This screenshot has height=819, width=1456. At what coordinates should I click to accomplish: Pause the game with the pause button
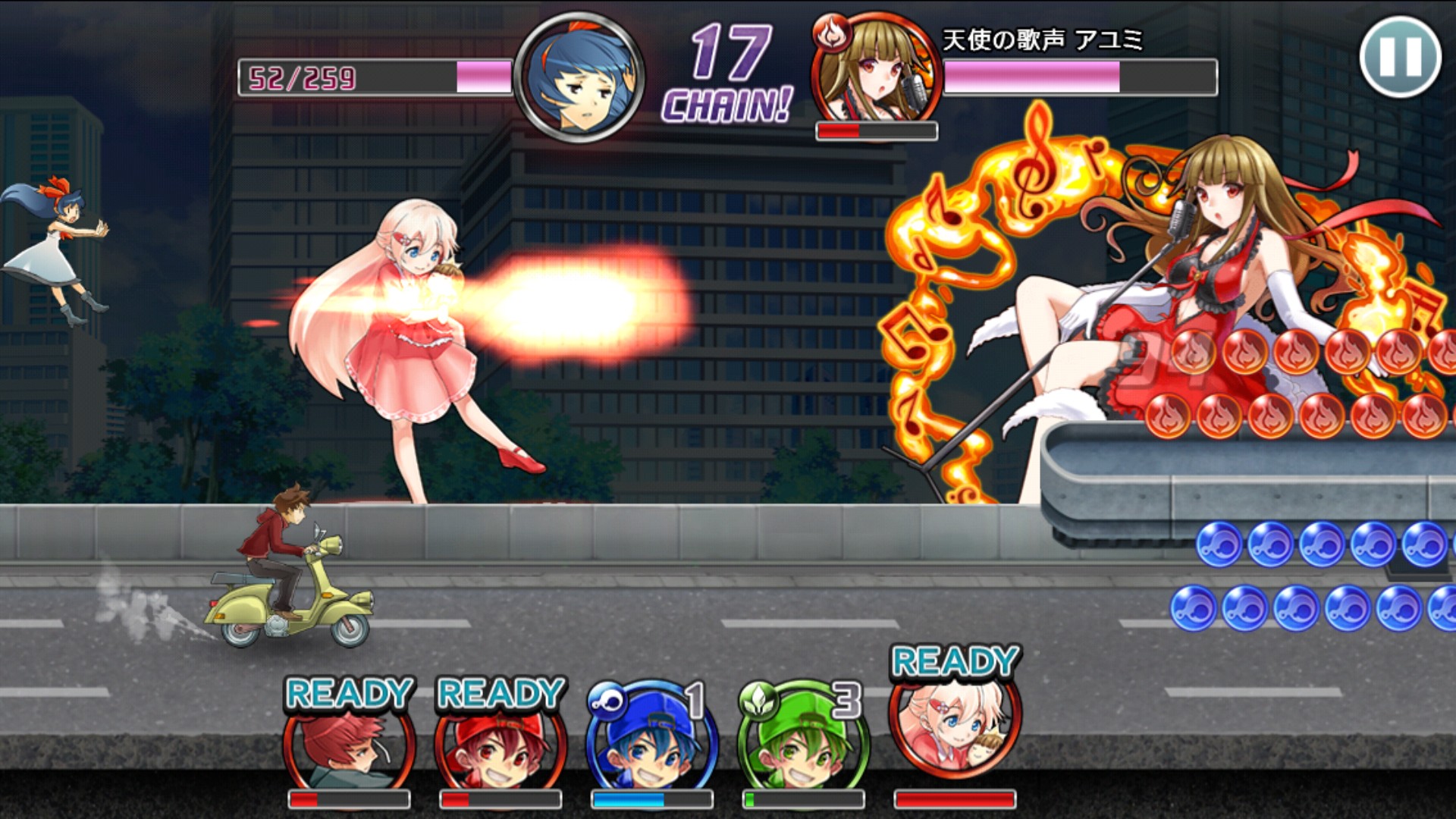pos(1400,57)
